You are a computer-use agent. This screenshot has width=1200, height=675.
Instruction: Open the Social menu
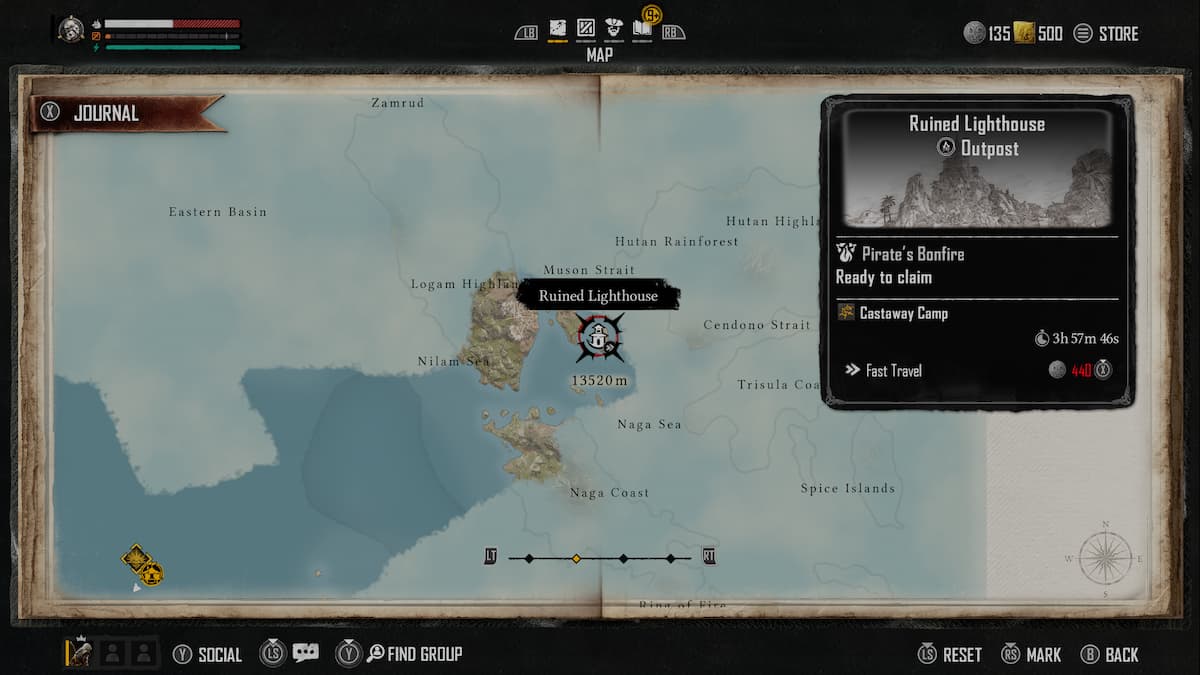pos(208,654)
